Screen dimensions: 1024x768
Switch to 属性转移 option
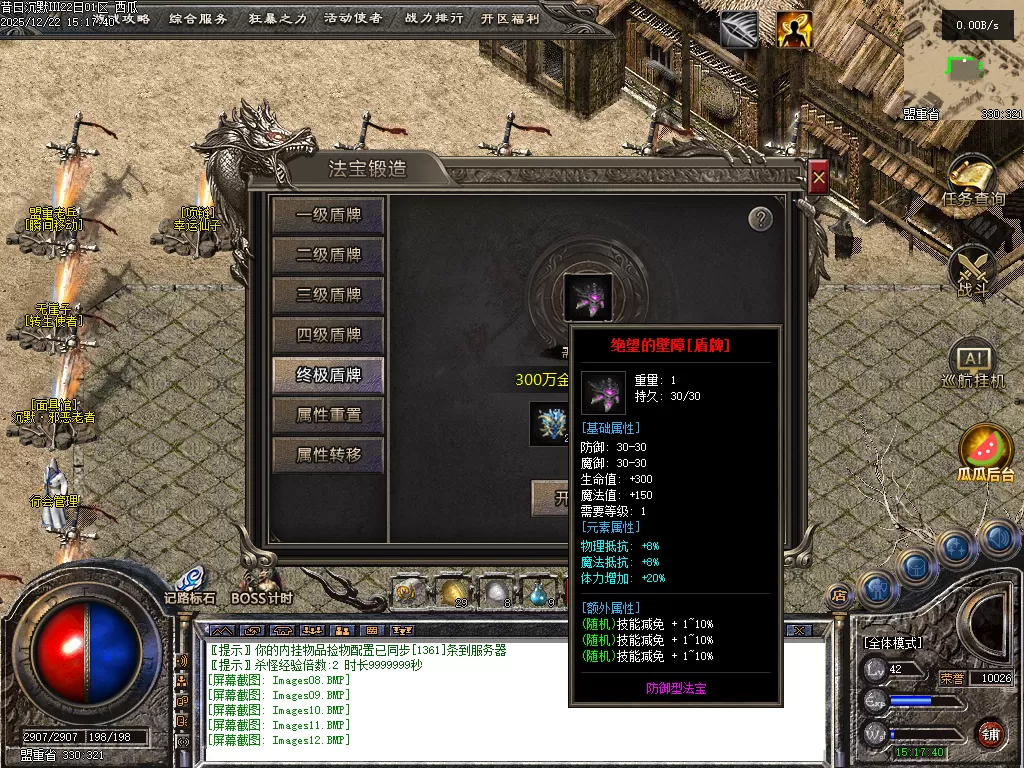tap(328, 455)
